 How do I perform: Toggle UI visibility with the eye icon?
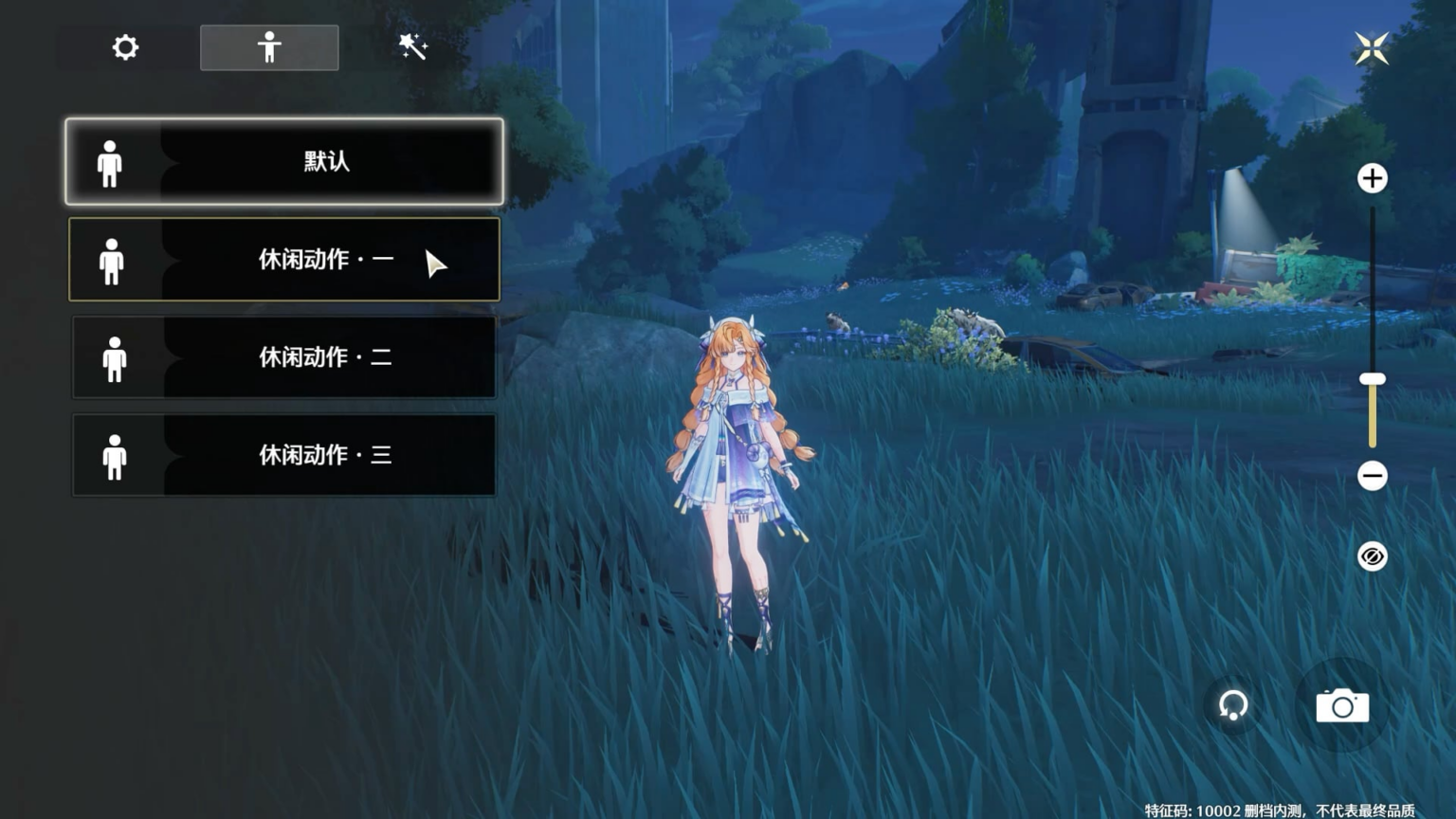click(x=1372, y=555)
